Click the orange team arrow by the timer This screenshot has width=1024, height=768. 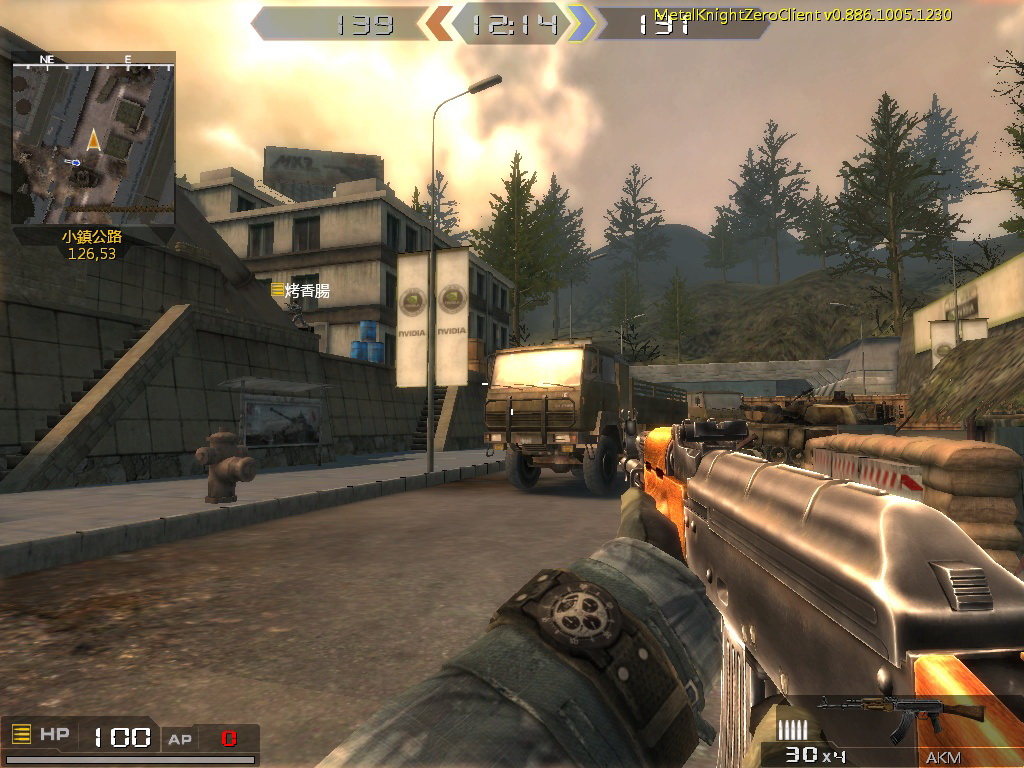(439, 23)
